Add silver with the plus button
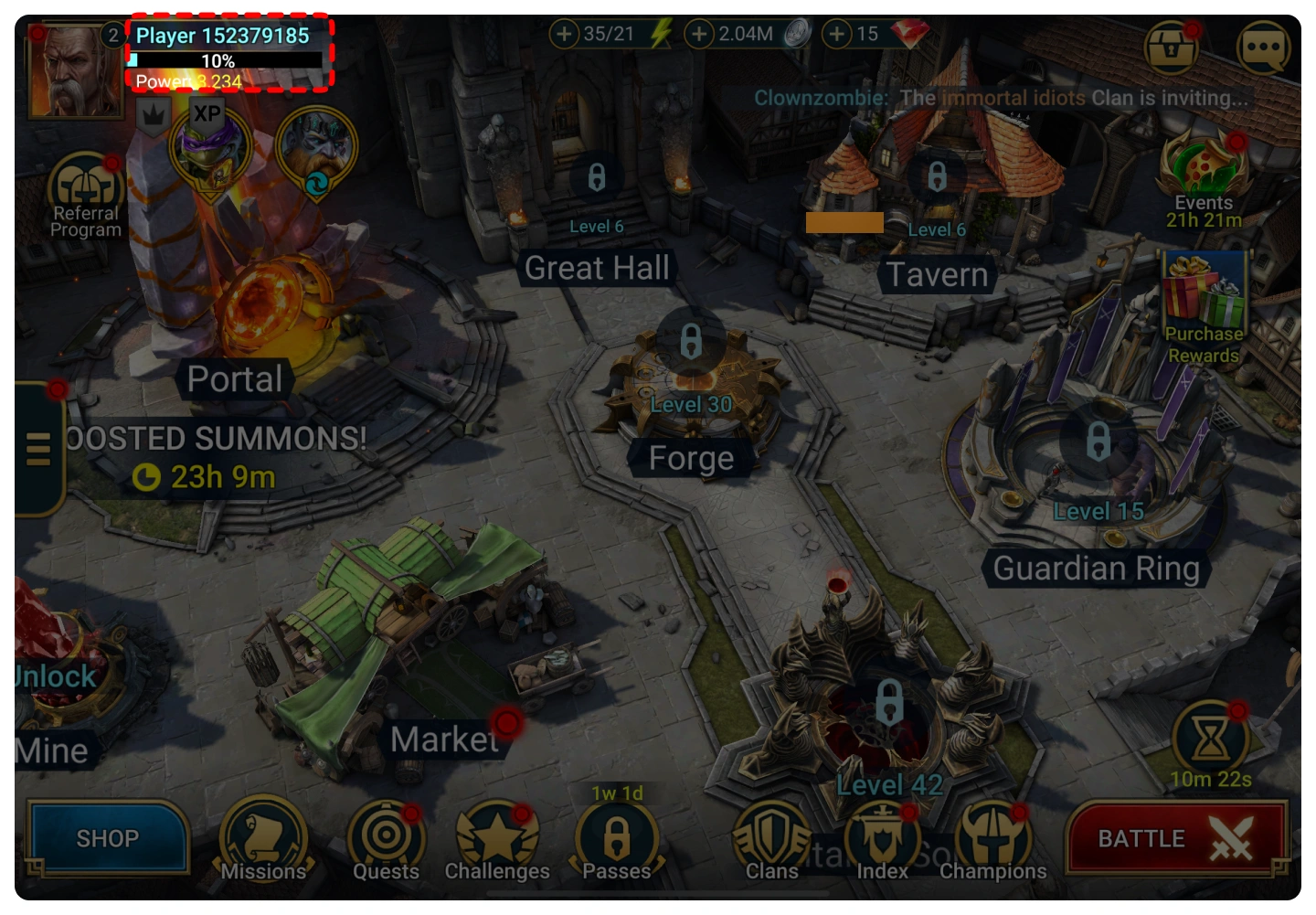 699,35
